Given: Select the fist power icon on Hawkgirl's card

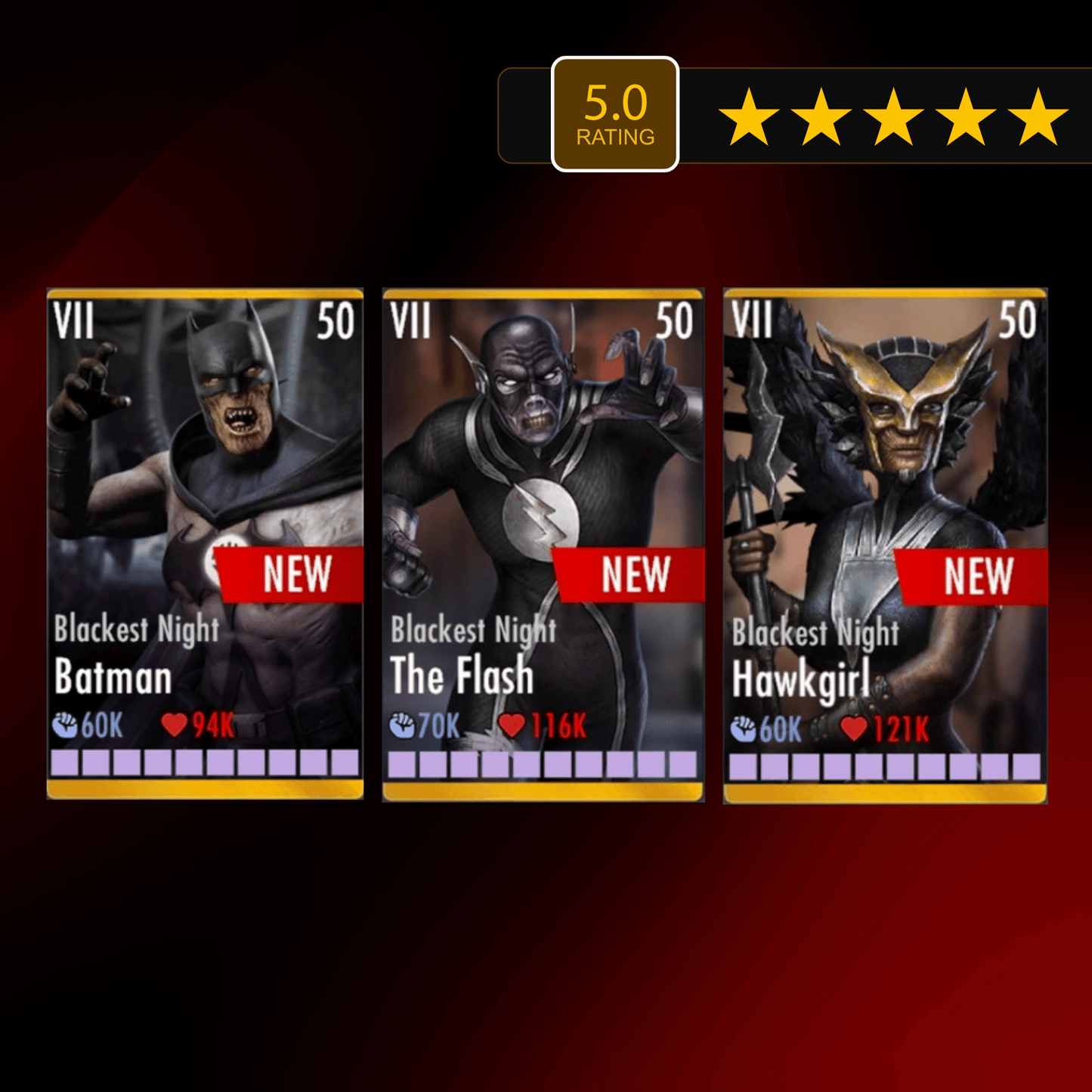Looking at the screenshot, I should click(x=744, y=728).
